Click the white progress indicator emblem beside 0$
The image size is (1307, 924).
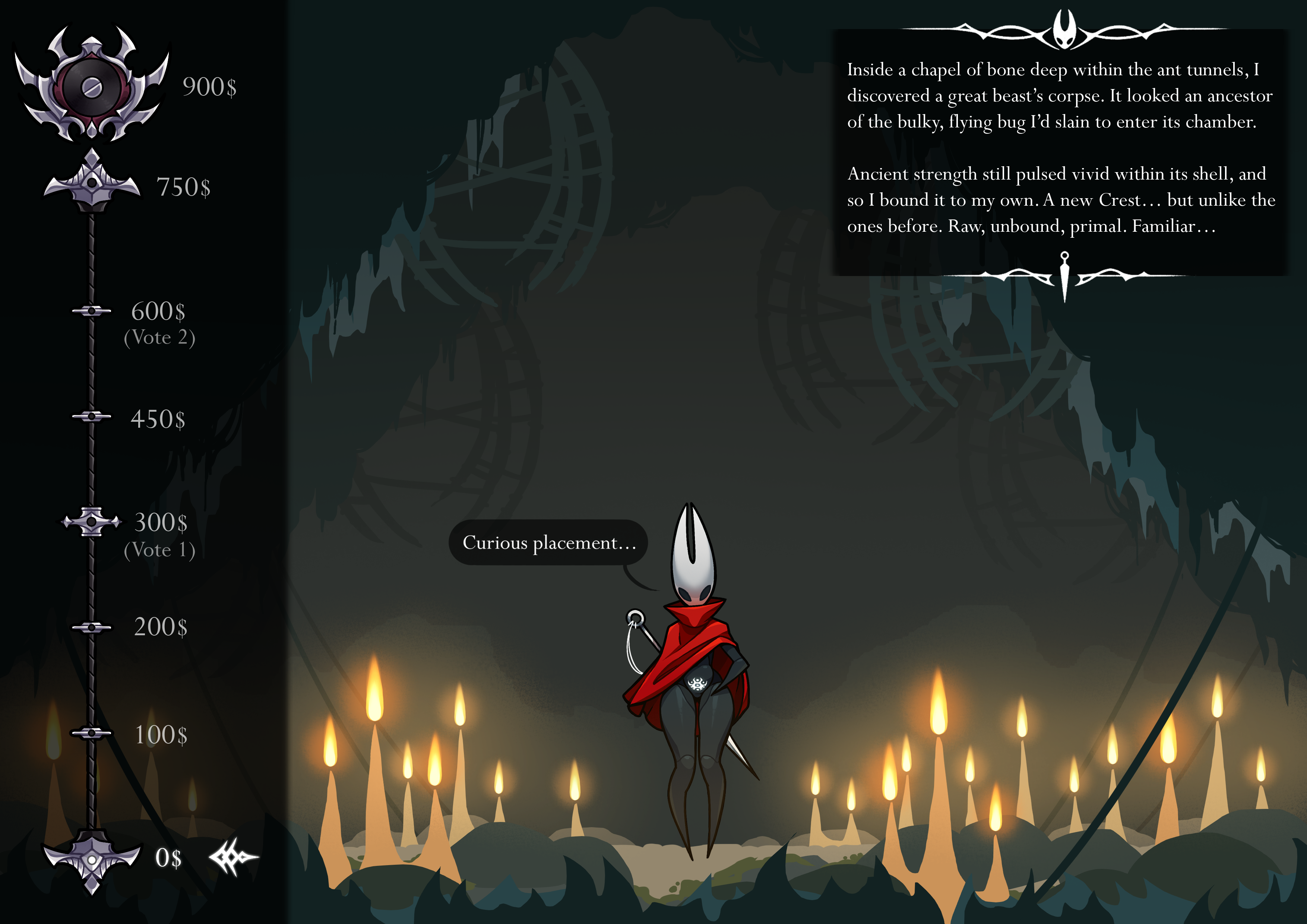pos(233,856)
